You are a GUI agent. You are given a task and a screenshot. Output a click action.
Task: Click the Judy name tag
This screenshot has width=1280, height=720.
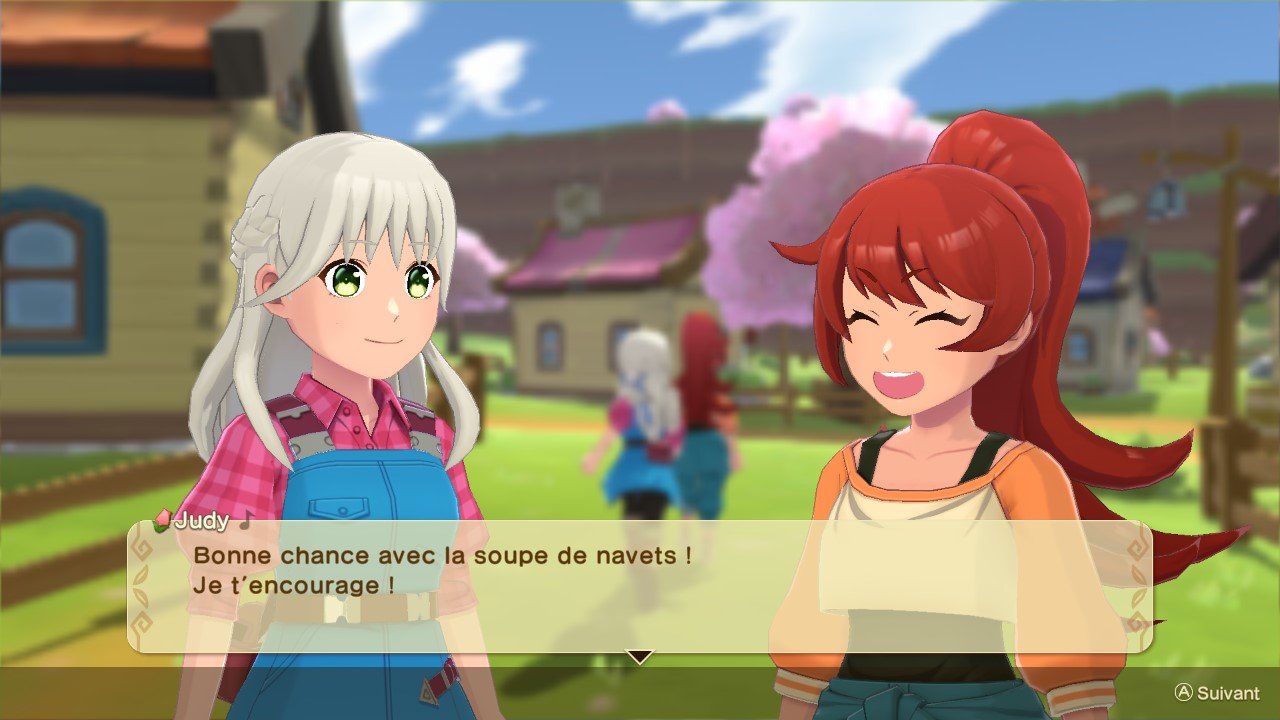[203, 522]
